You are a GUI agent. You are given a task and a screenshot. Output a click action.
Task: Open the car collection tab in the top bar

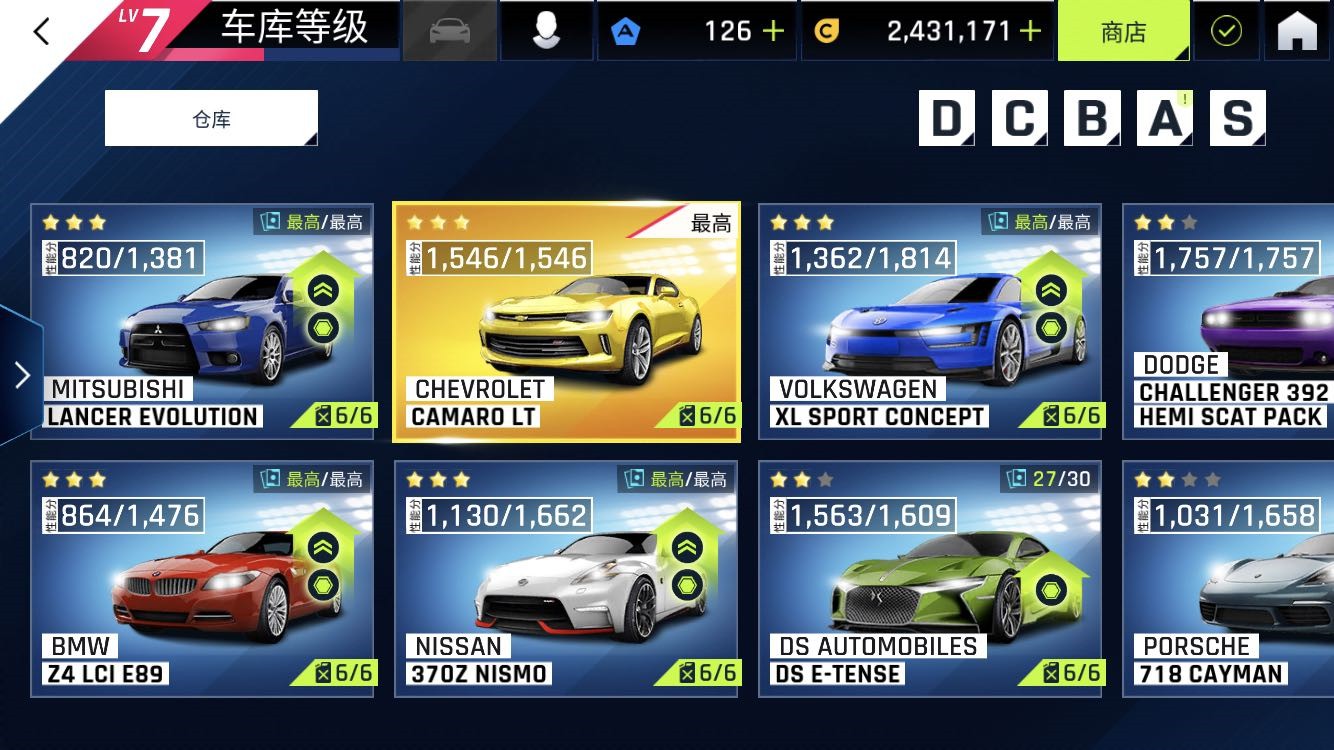click(x=449, y=30)
